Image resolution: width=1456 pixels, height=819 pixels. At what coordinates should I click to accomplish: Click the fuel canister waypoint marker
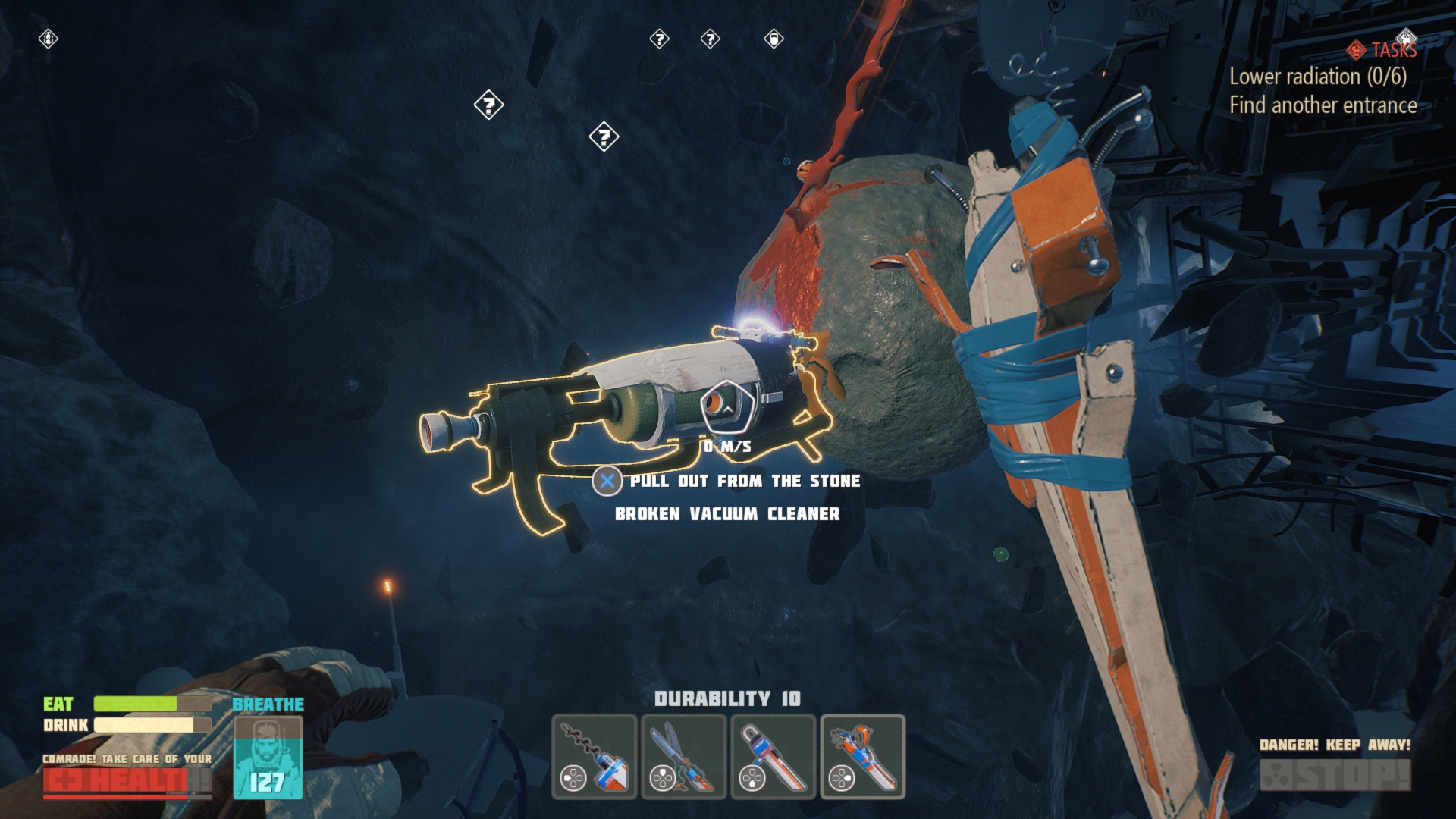(x=773, y=39)
